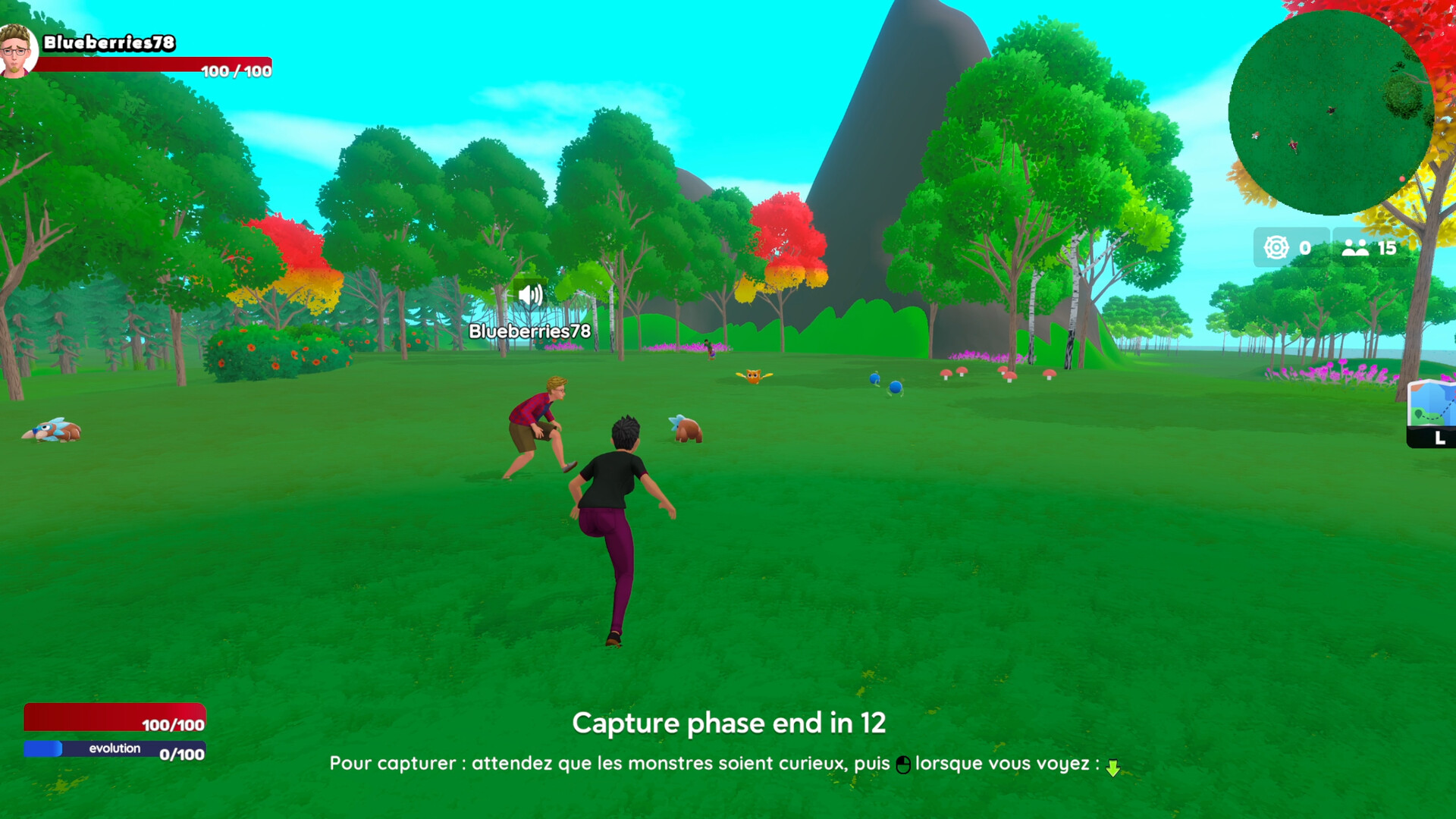Click the Capture phase end in 12 text
Image resolution: width=1456 pixels, height=819 pixels.
730,723
